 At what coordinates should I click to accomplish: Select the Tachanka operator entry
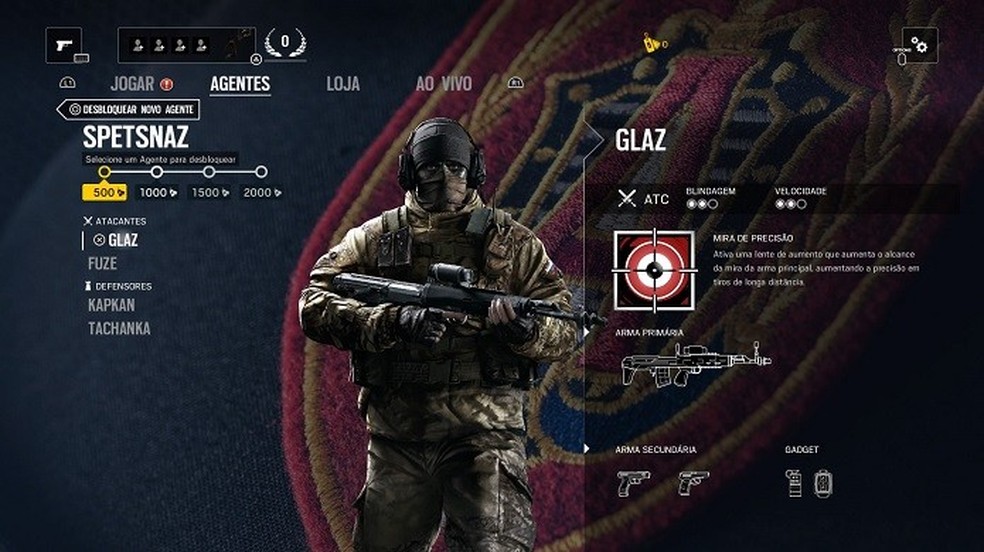pyautogui.click(x=119, y=328)
